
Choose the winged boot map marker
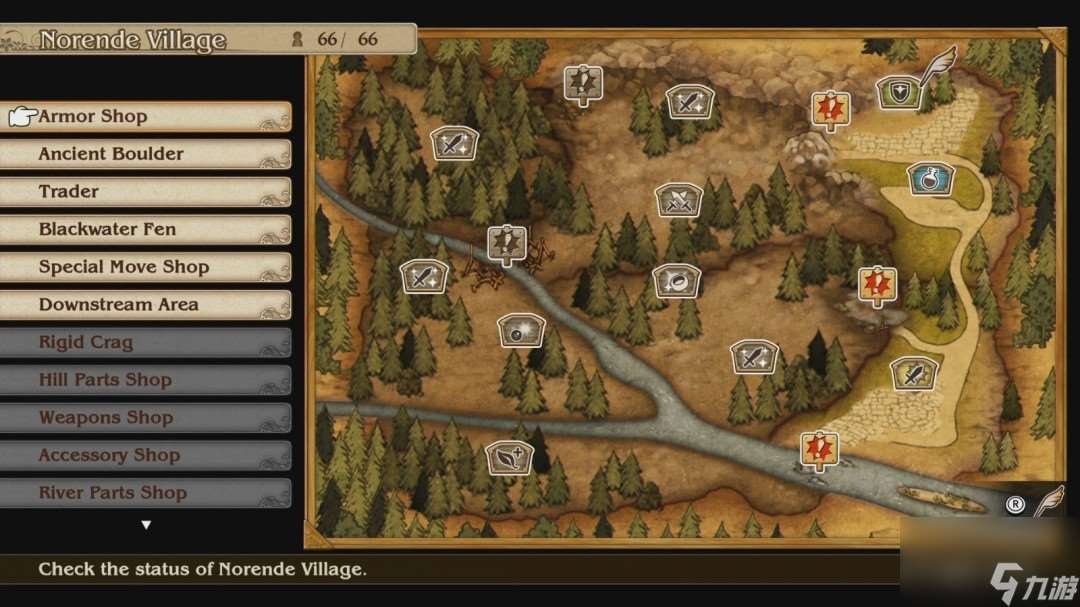[509, 458]
